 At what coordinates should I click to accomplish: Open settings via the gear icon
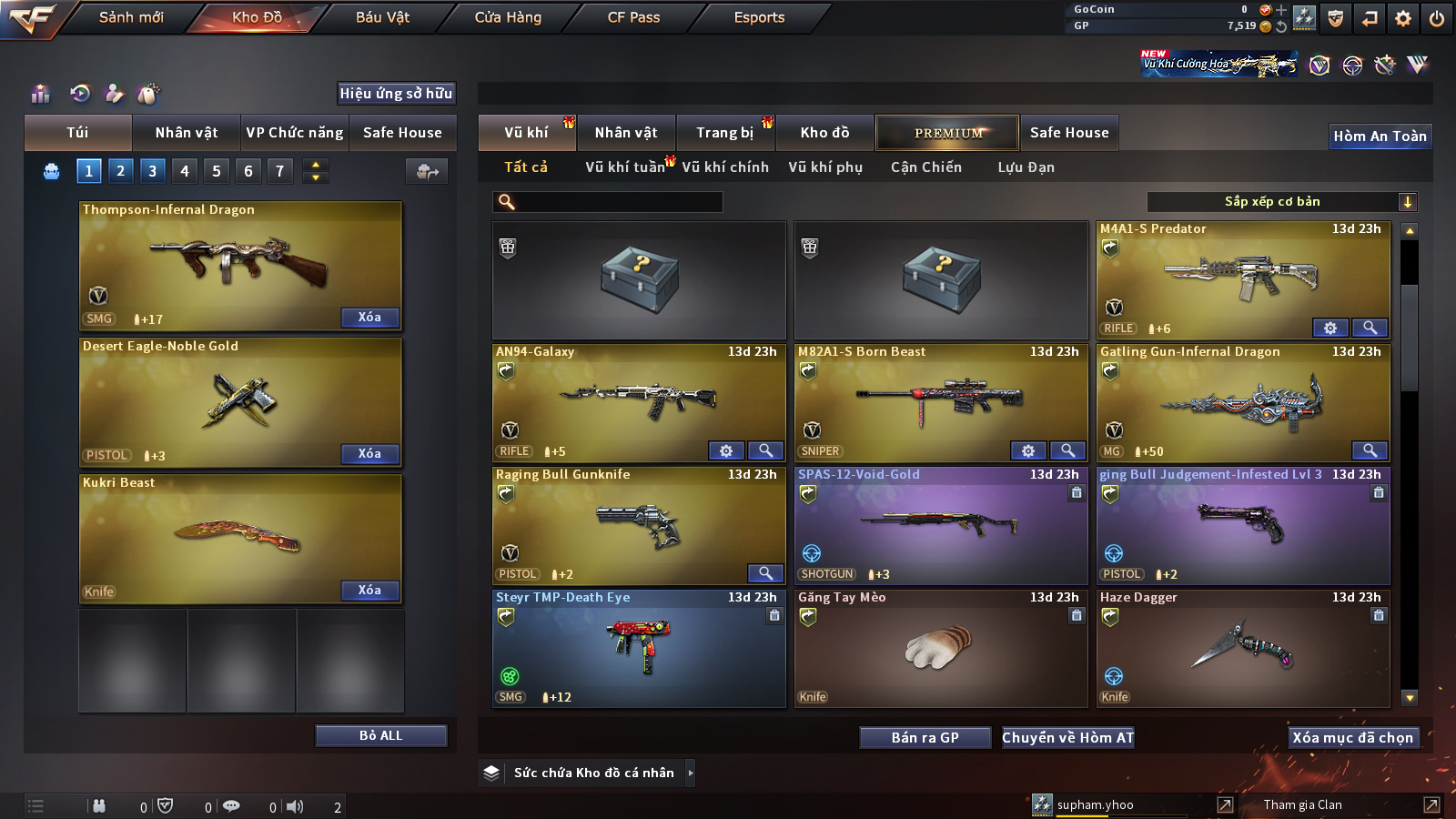[1403, 18]
